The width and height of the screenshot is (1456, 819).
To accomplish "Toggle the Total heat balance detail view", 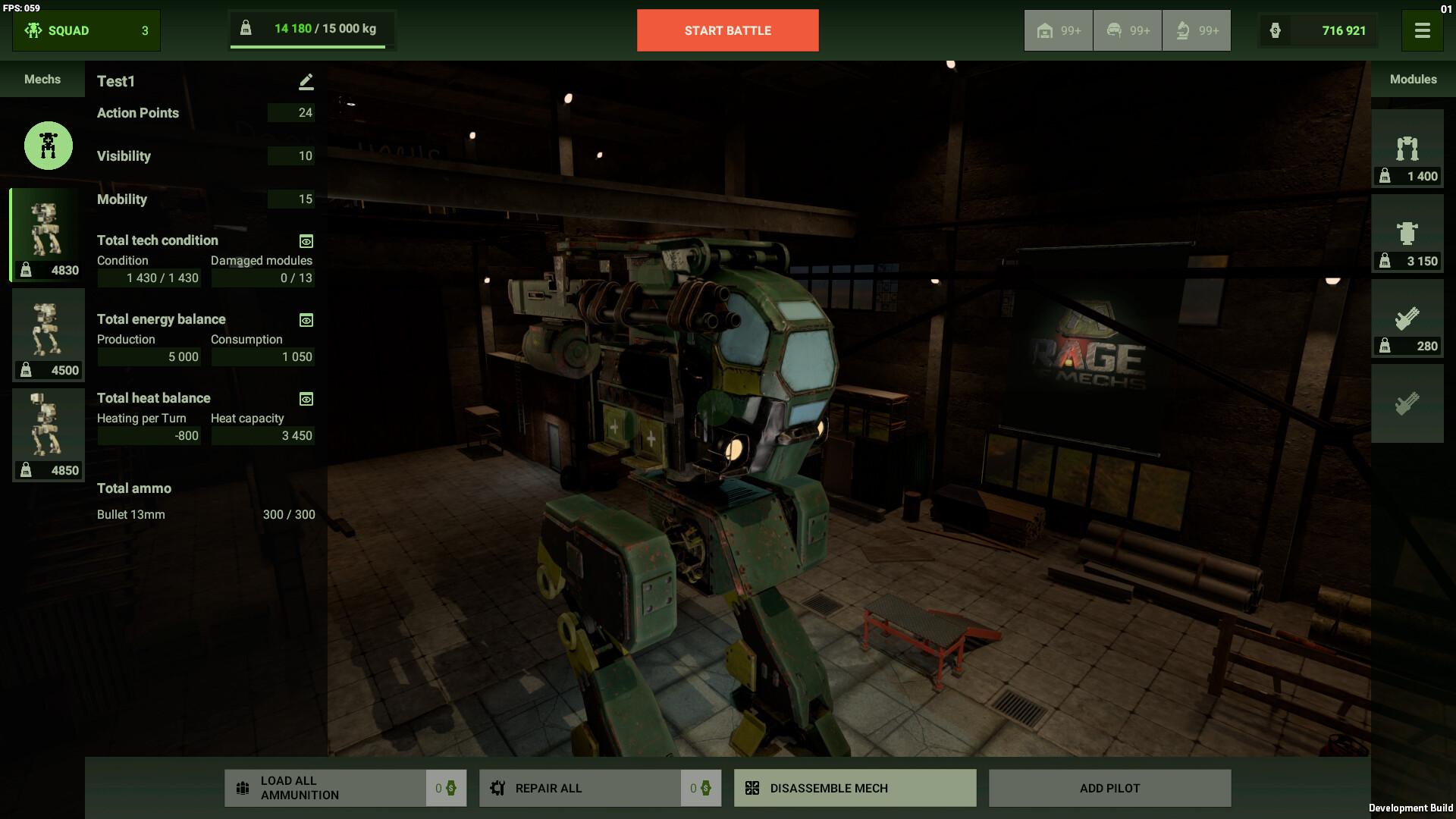I will point(306,399).
